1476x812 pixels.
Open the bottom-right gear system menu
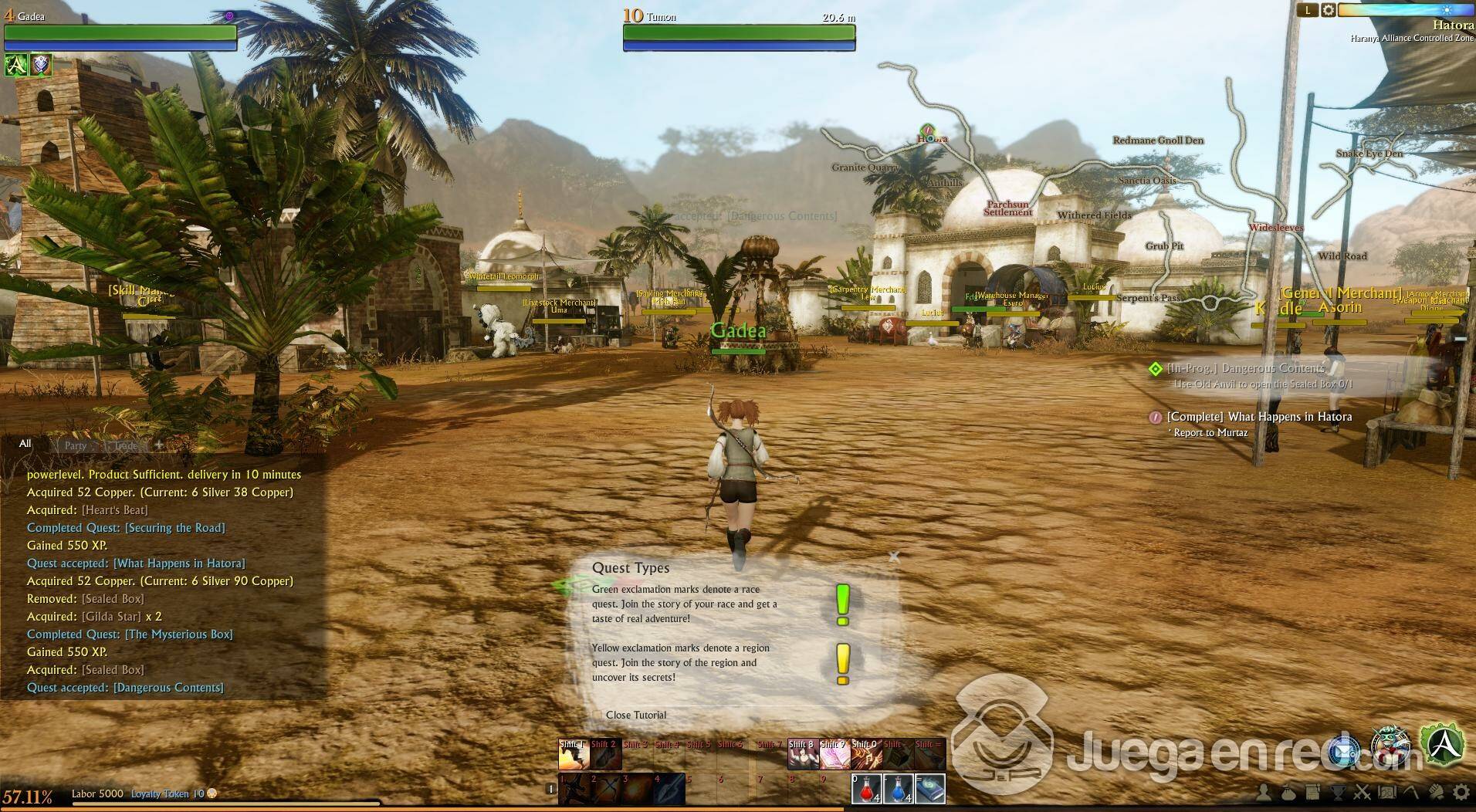[1461, 792]
